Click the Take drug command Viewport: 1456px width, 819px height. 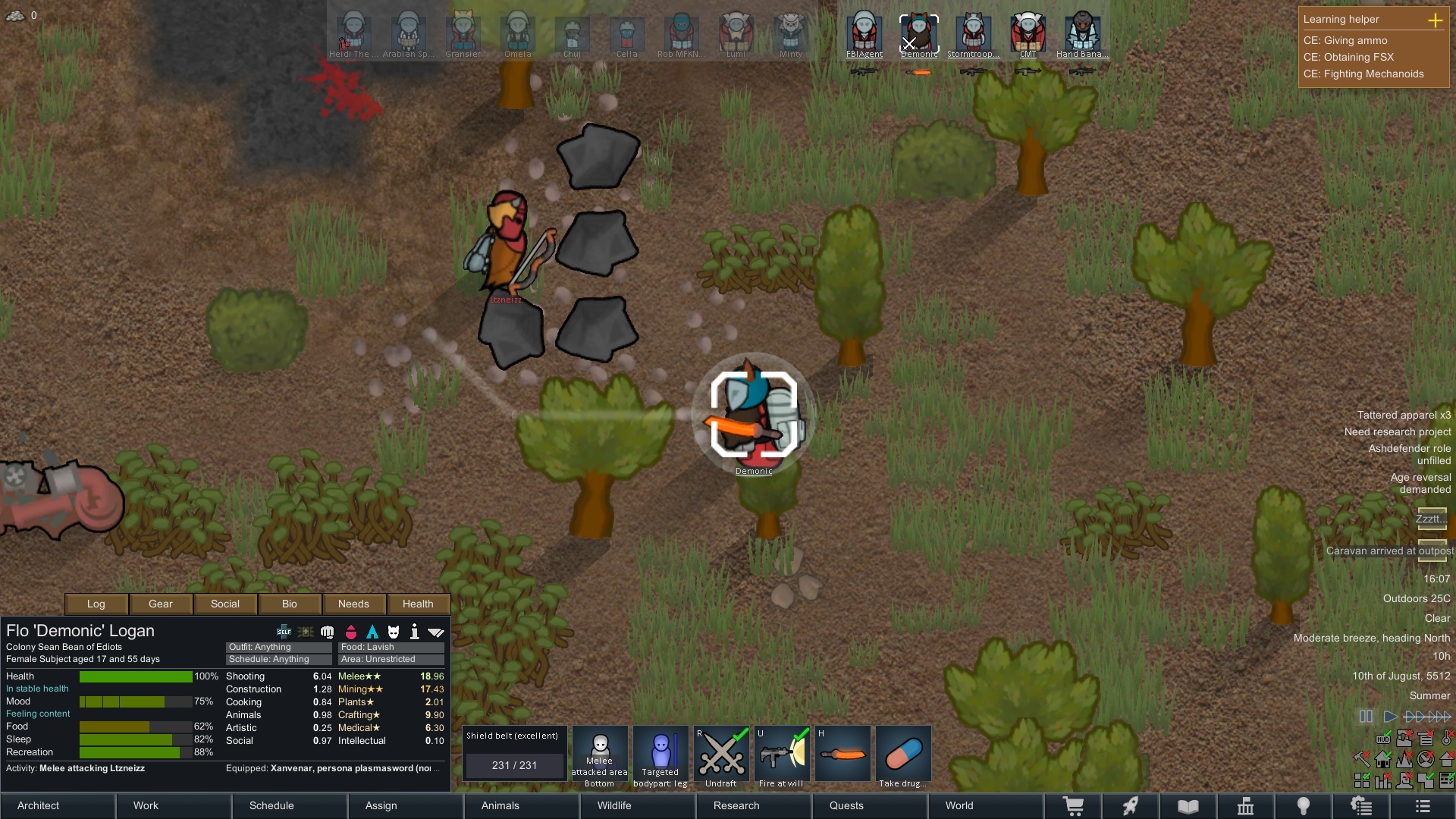point(903,755)
